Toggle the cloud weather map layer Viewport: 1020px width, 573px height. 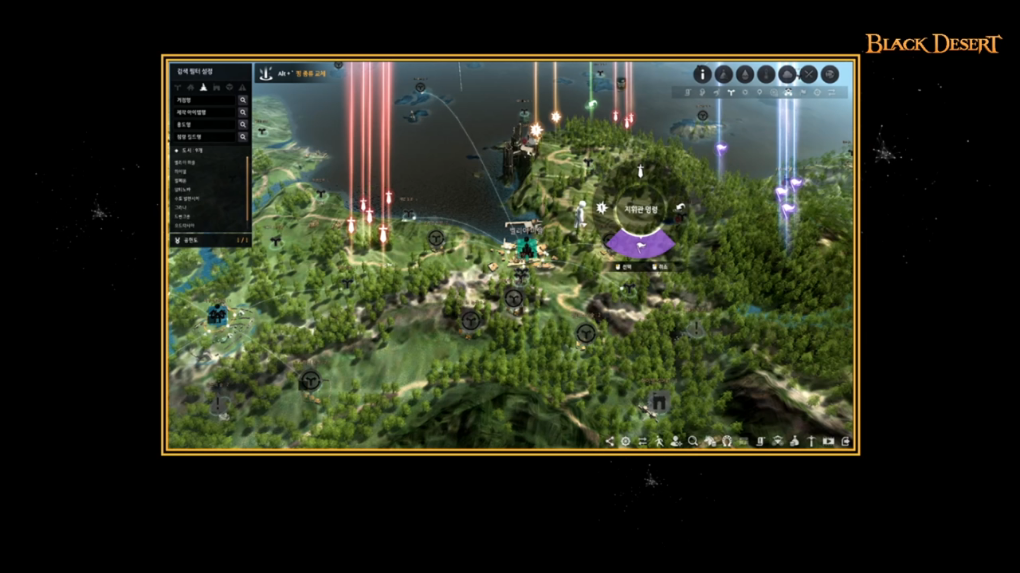pyautogui.click(x=787, y=74)
